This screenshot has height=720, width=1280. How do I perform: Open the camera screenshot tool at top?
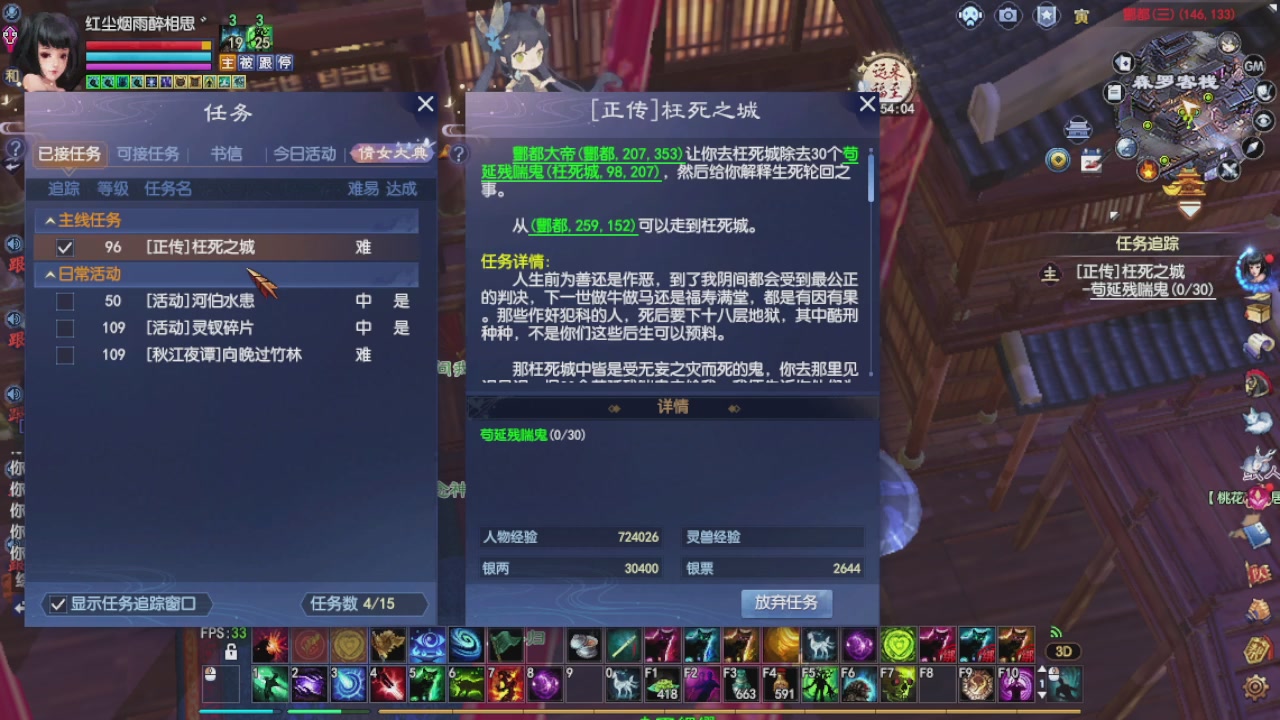(x=1008, y=14)
